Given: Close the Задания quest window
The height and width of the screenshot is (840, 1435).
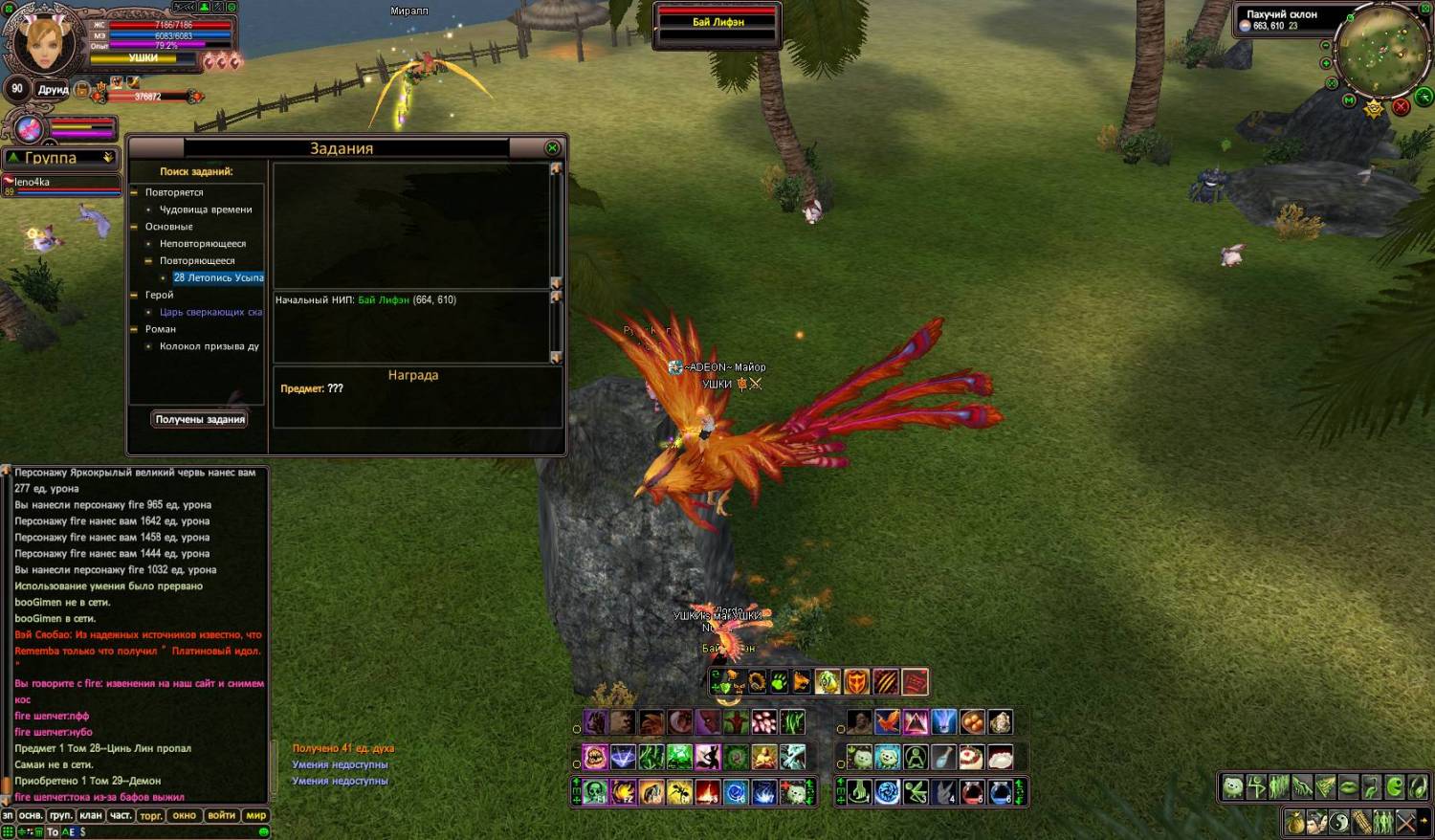Looking at the screenshot, I should pos(552,147).
